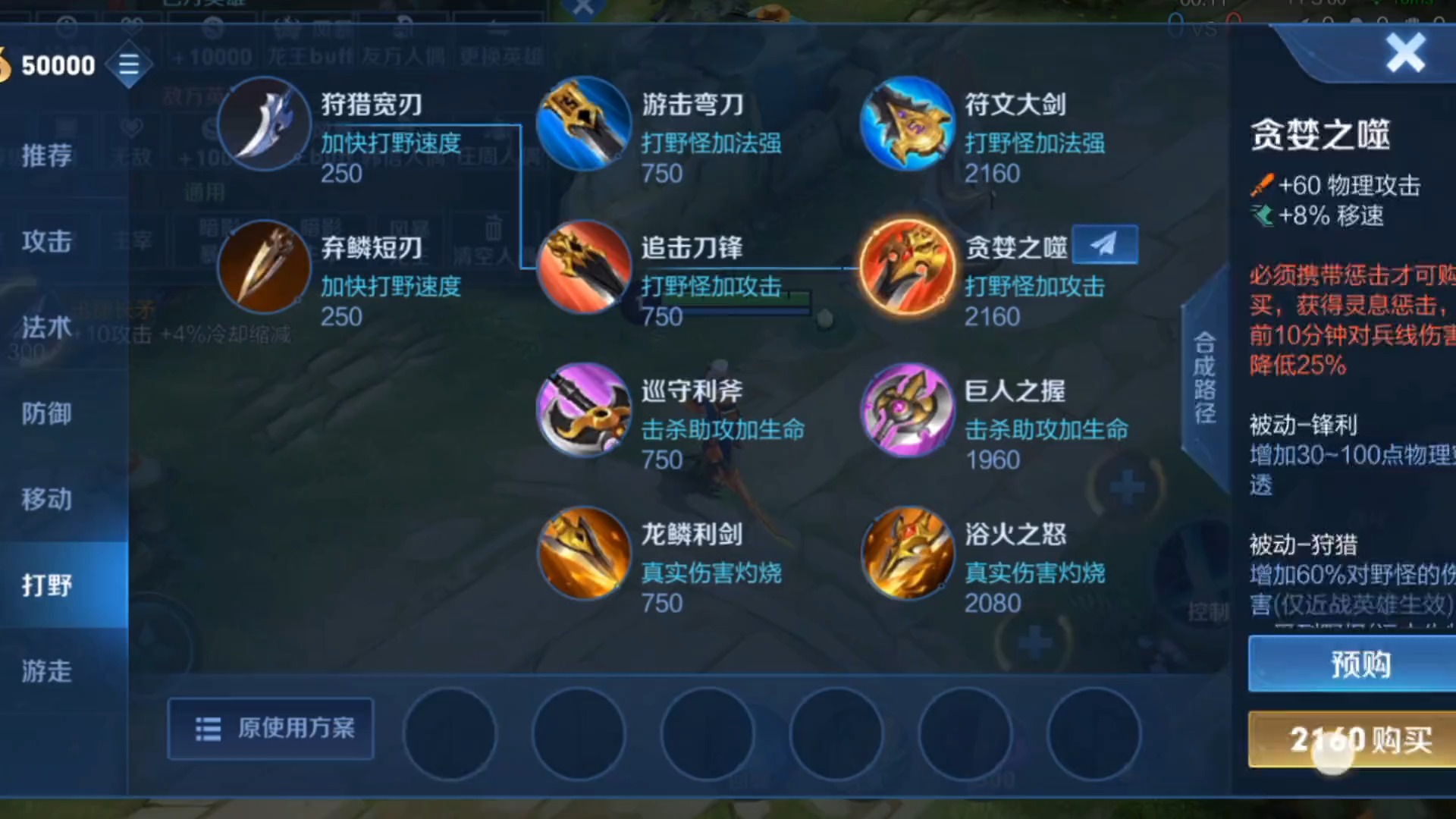Select the 龙鳞利剑 item icon
The image size is (1456, 819).
(584, 553)
